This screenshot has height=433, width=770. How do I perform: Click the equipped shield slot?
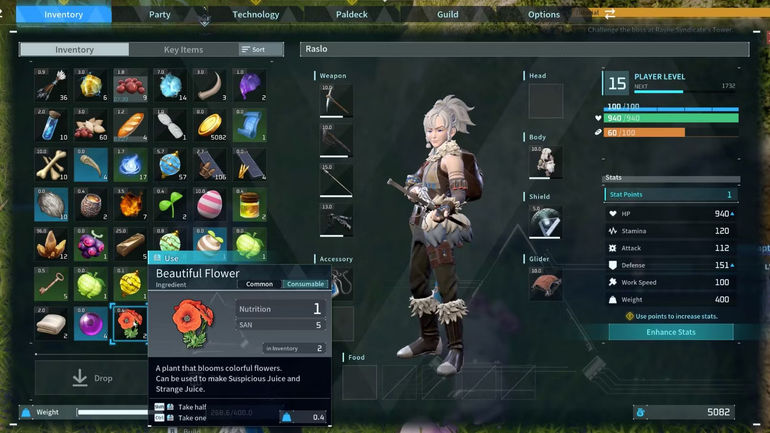(546, 221)
